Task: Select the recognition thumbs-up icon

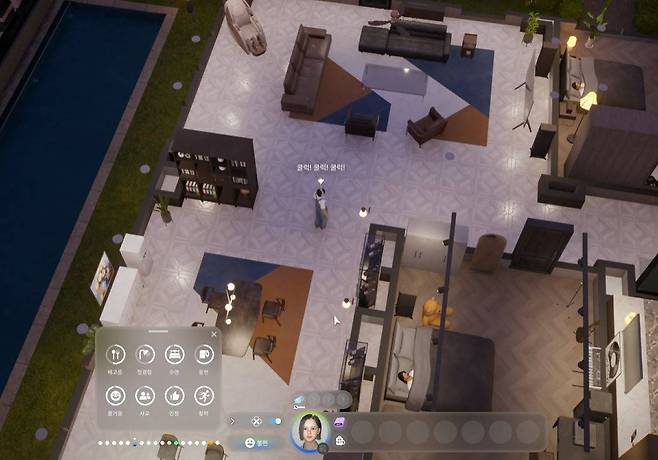Action: [x=173, y=394]
